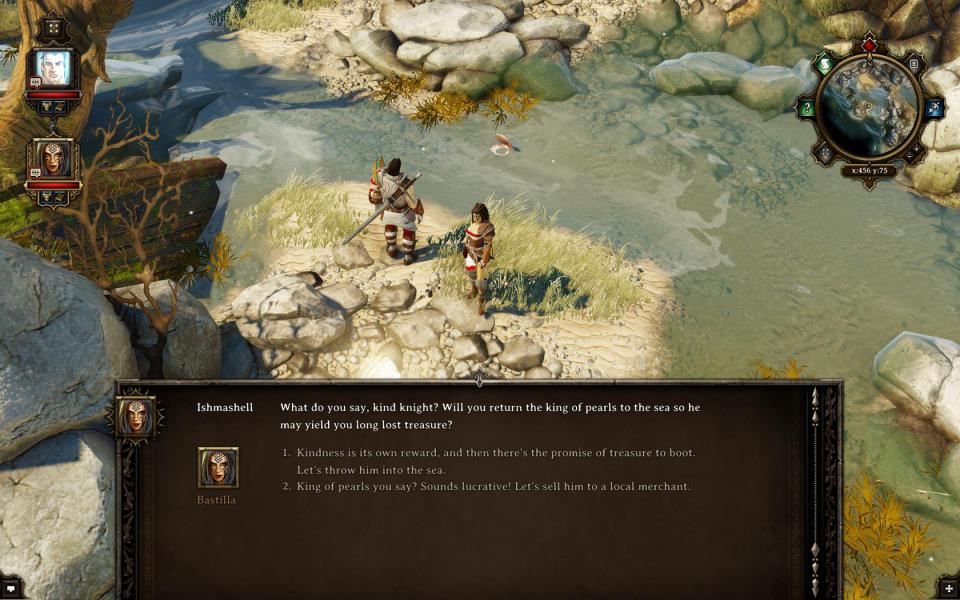
Task: Click the minimap's lower-left round target button
Action: (x=825, y=152)
